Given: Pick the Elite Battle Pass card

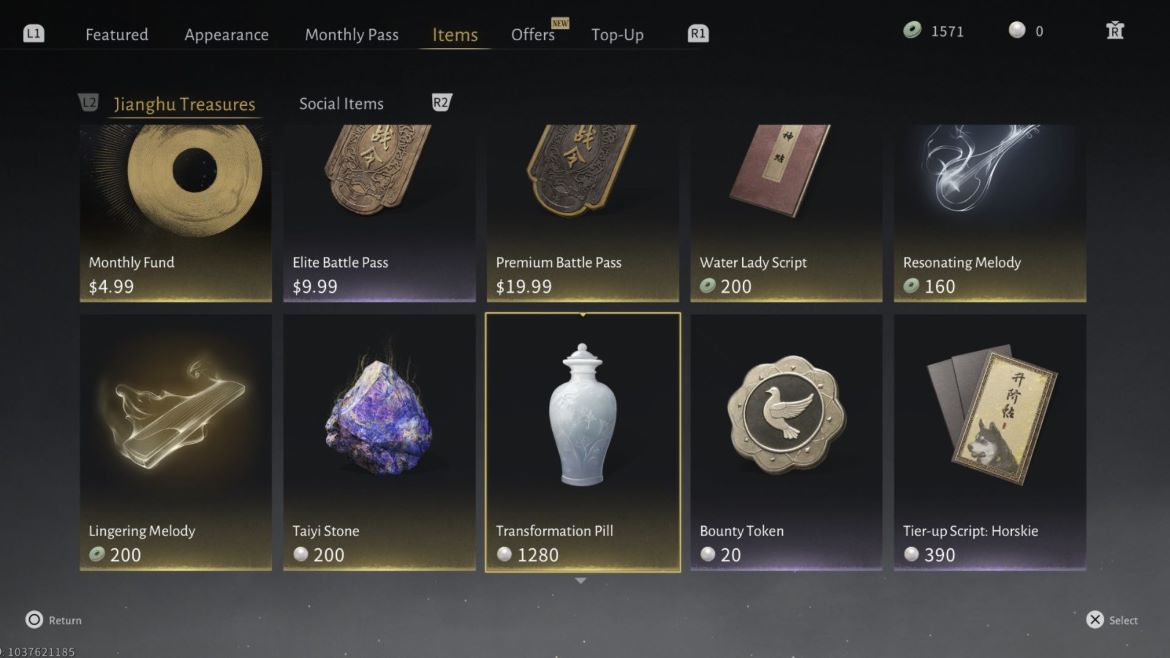Looking at the screenshot, I should click(x=379, y=213).
